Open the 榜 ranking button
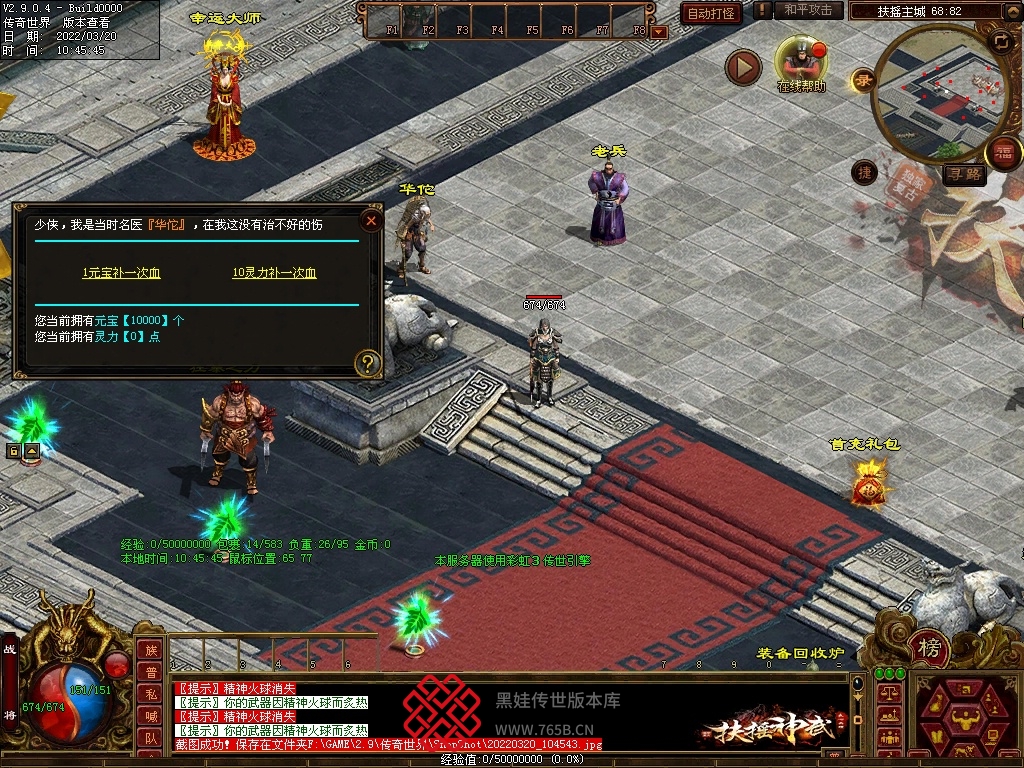This screenshot has width=1024, height=768. coord(929,649)
